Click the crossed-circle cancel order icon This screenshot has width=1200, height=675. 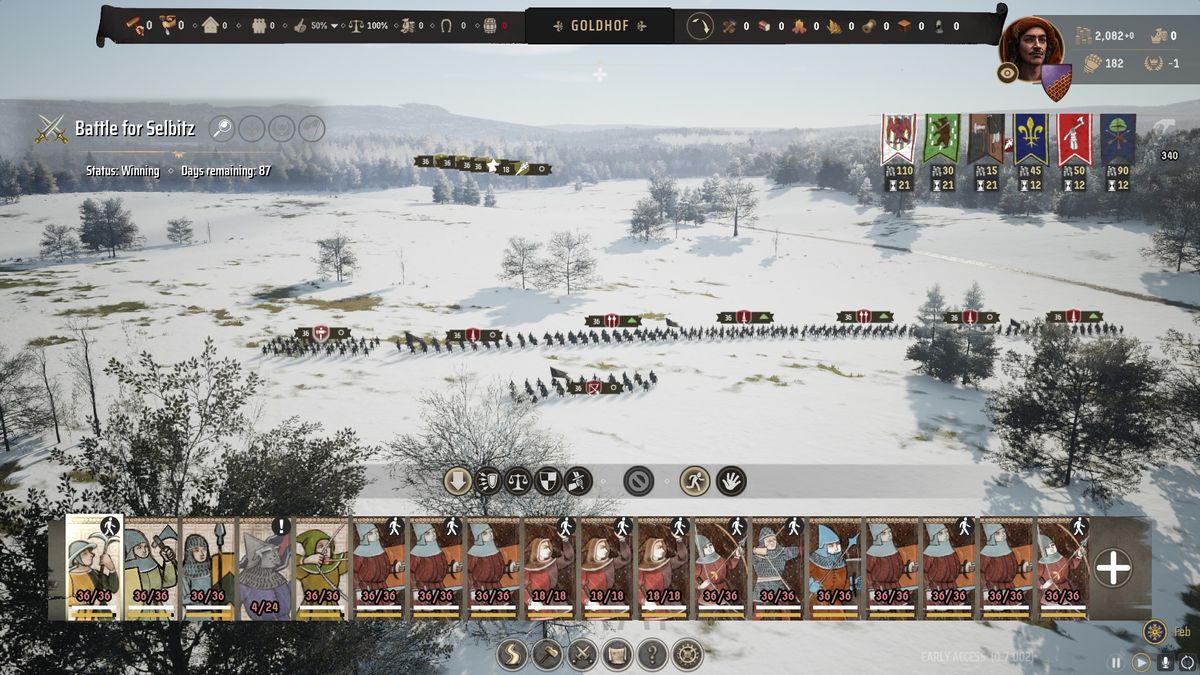tap(638, 481)
